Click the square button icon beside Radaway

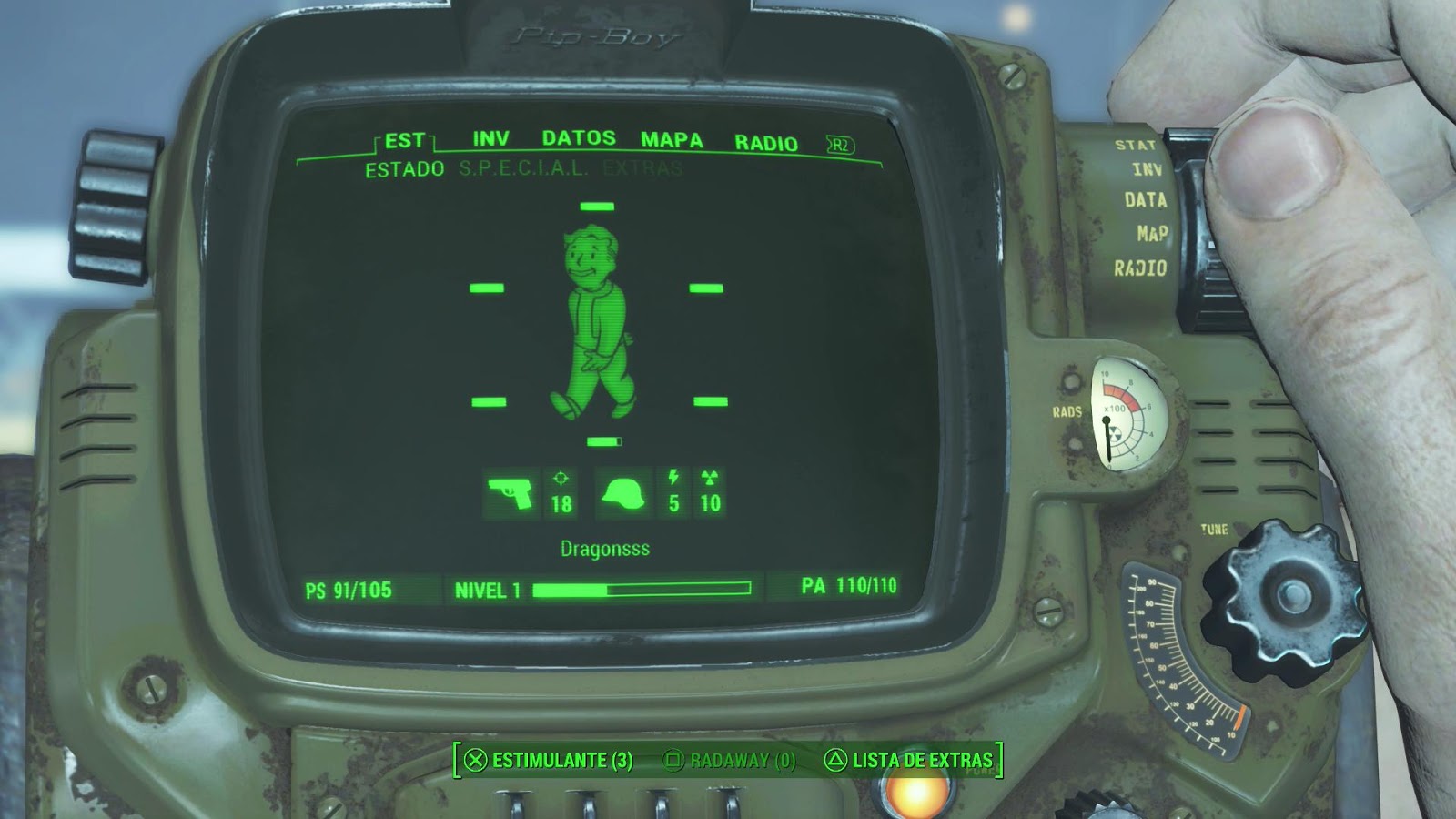(x=674, y=757)
